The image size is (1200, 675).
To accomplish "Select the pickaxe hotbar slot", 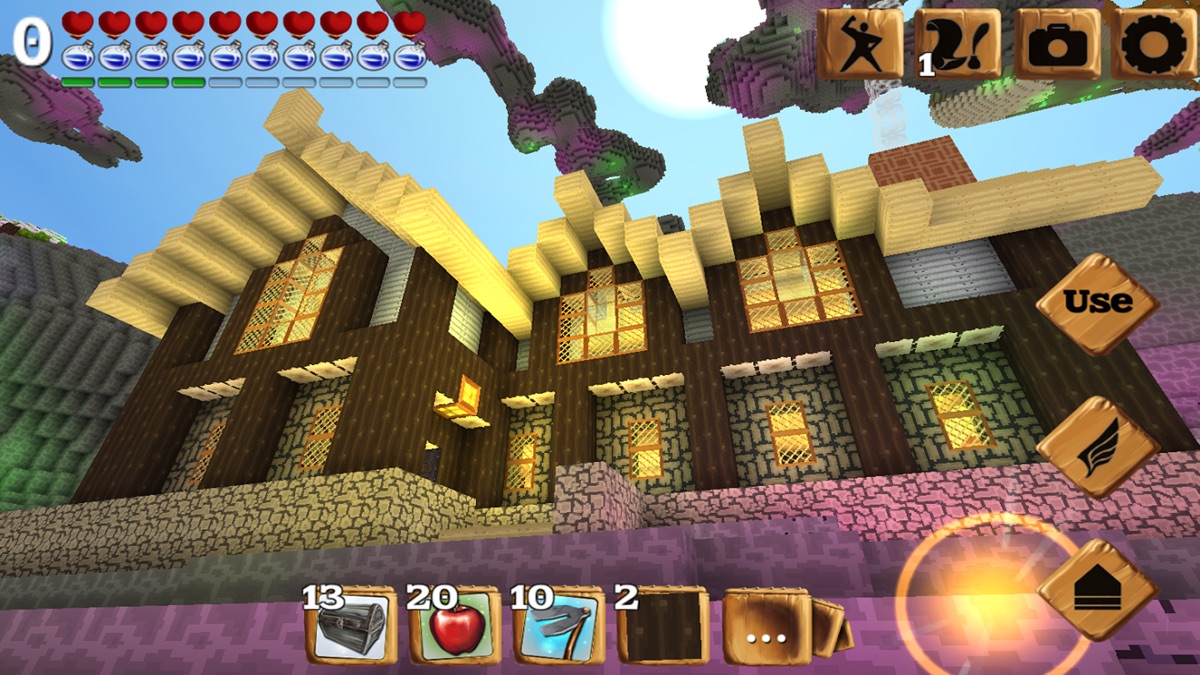I will click(x=558, y=626).
